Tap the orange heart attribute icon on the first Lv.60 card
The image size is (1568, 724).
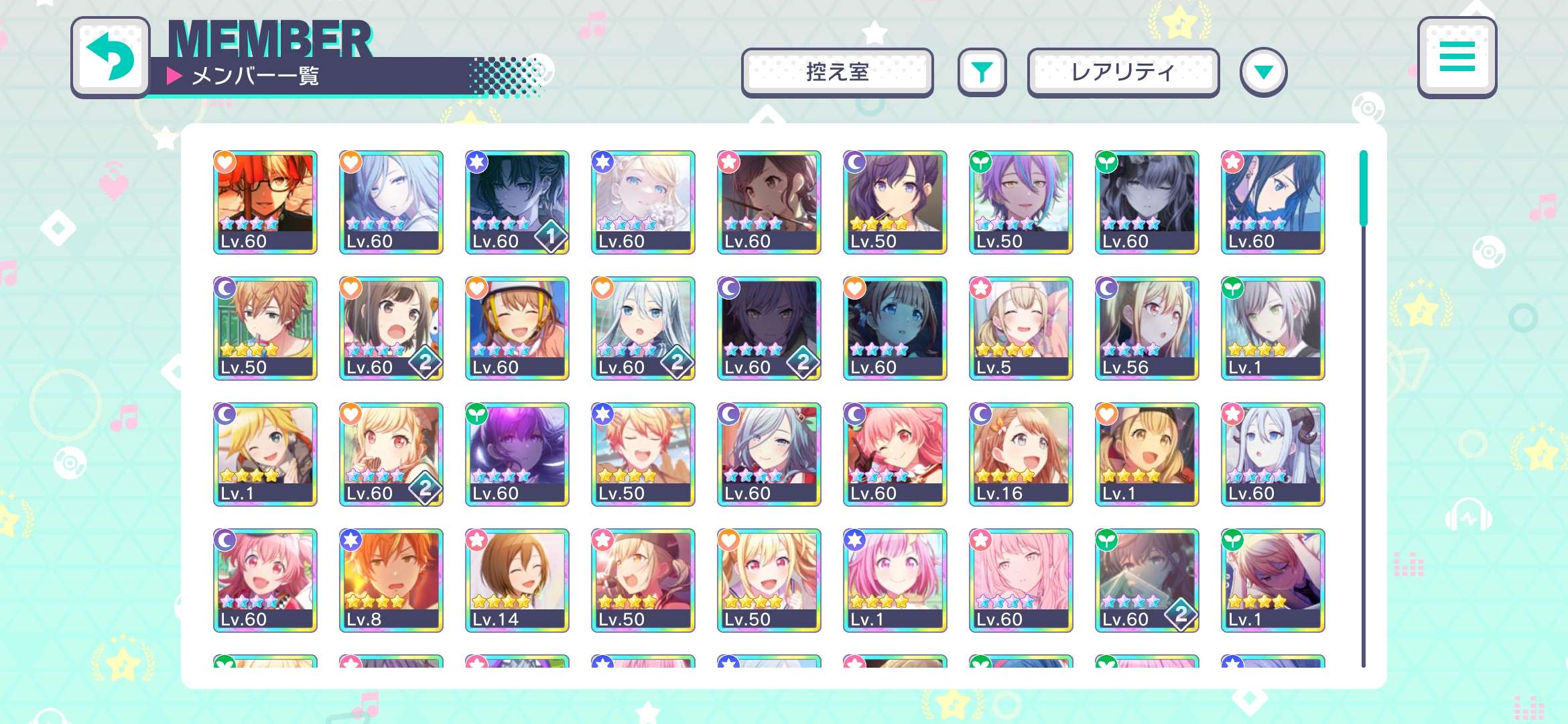[x=224, y=161]
